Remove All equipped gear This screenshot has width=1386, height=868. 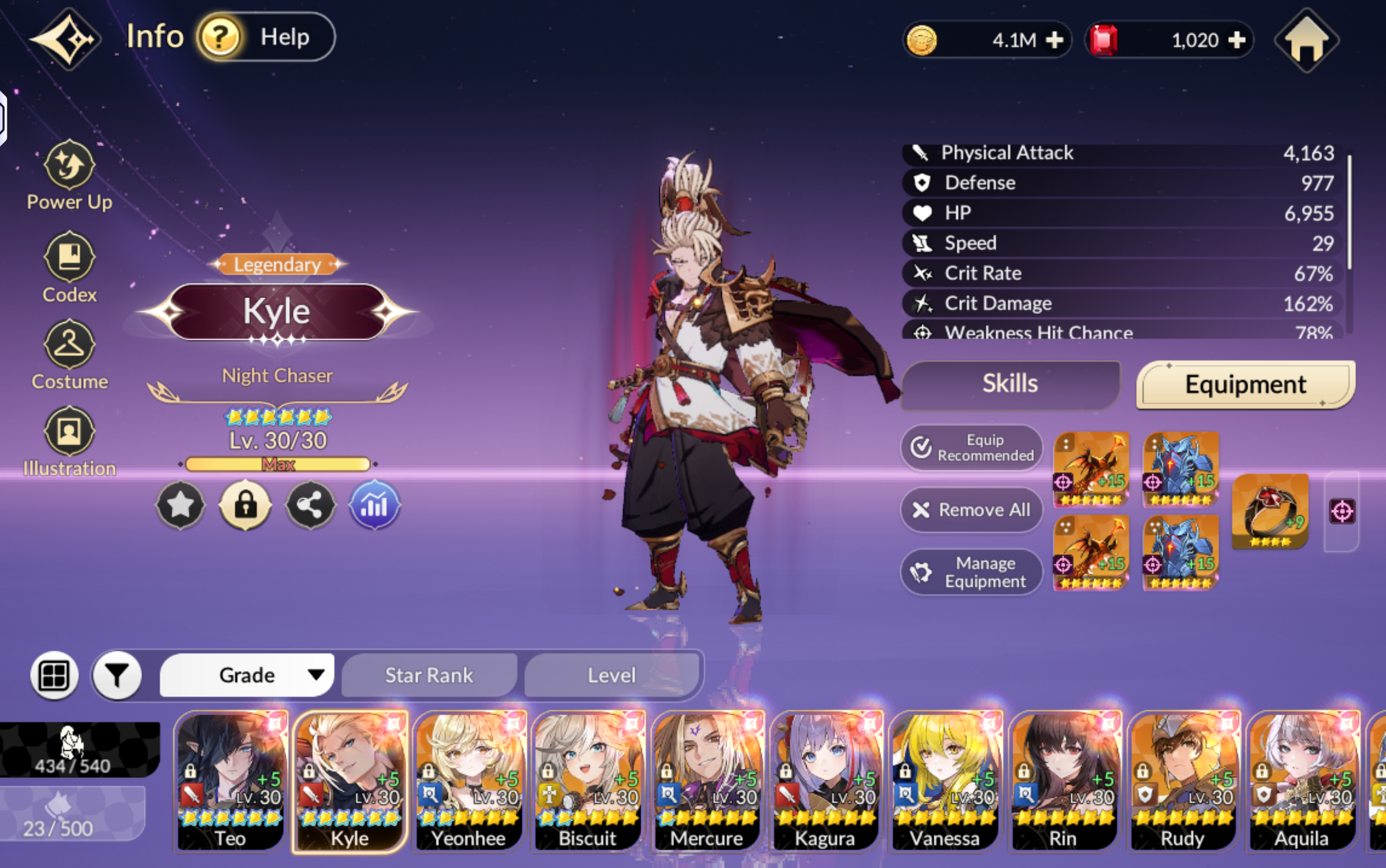click(x=972, y=510)
